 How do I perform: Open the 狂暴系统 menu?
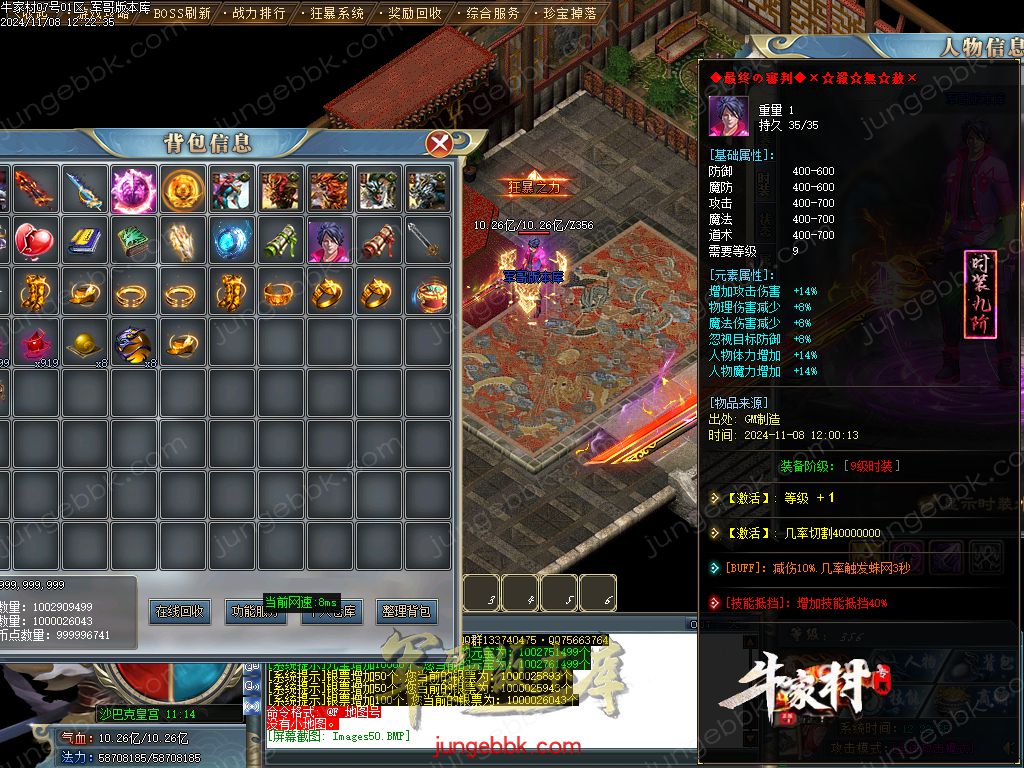click(x=337, y=14)
